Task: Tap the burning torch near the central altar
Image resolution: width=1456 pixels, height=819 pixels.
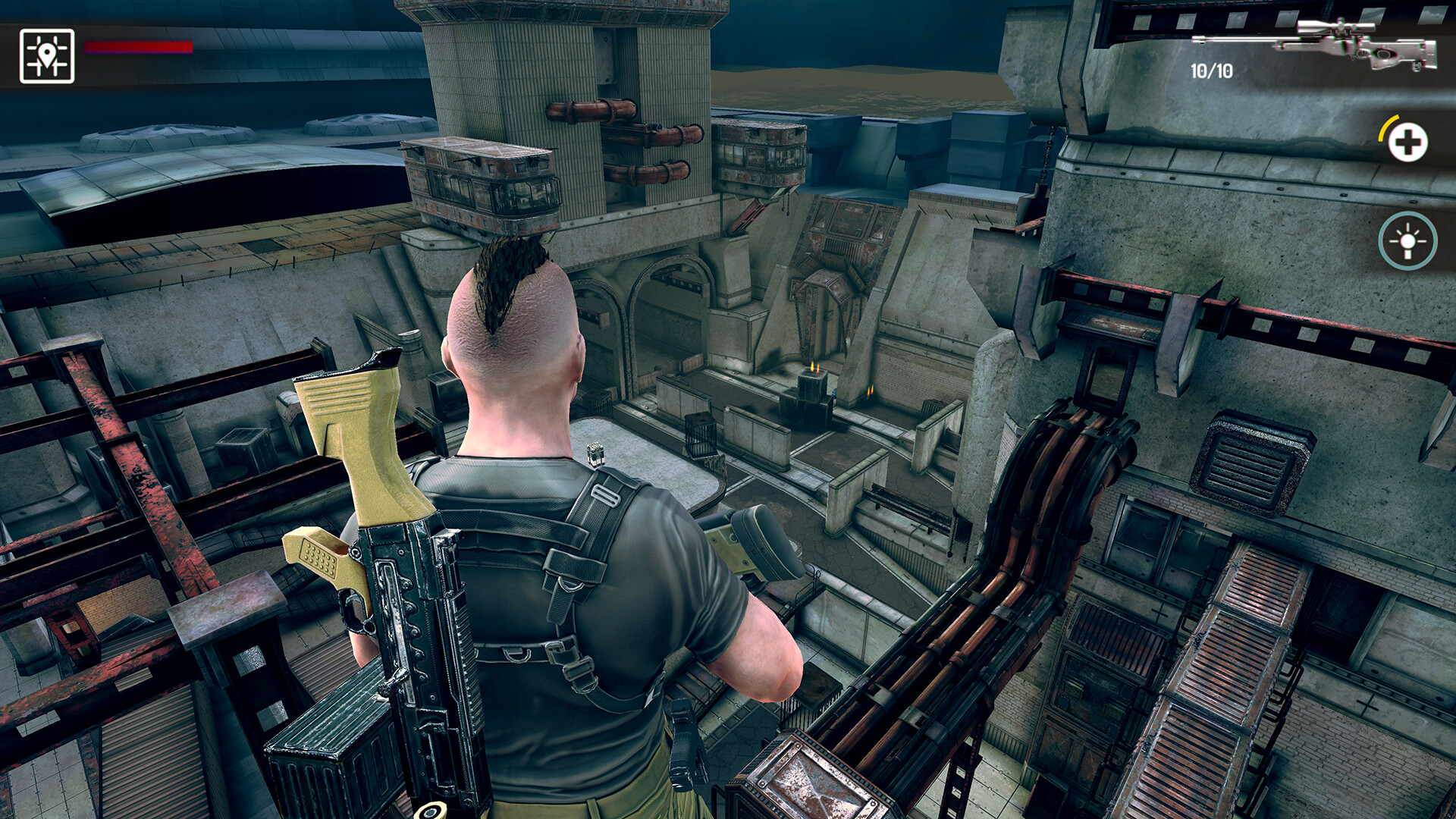Action: (814, 369)
